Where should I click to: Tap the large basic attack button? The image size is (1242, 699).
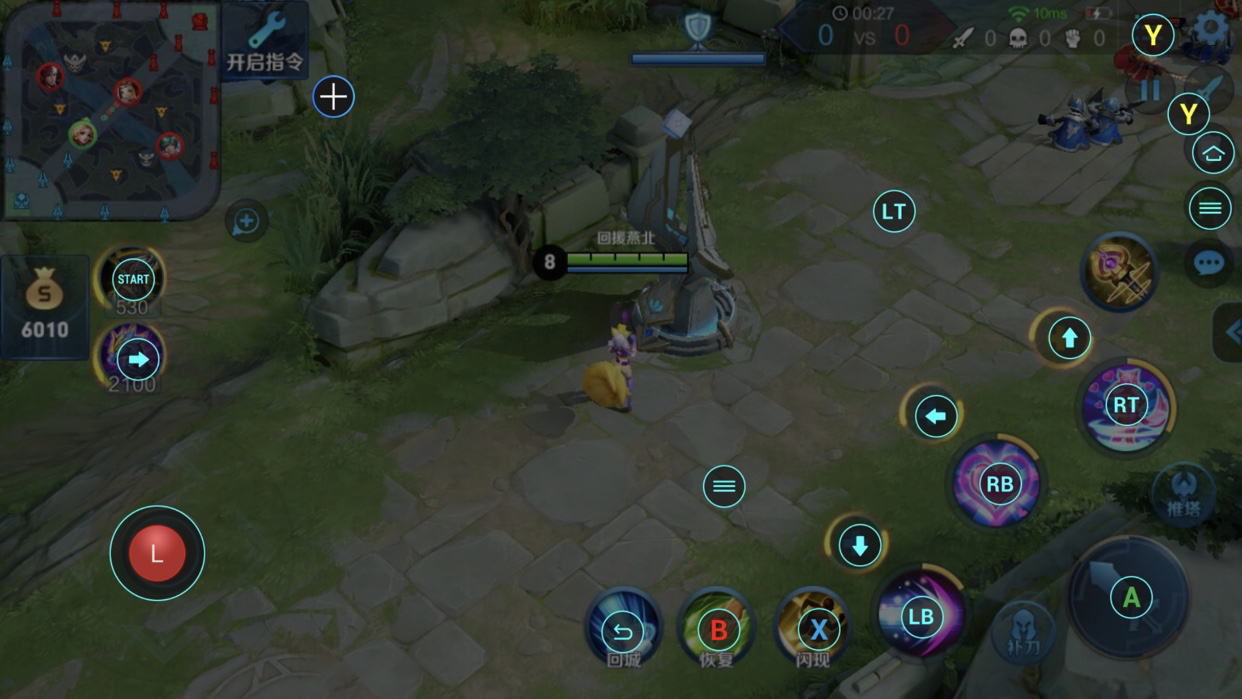[1130, 597]
